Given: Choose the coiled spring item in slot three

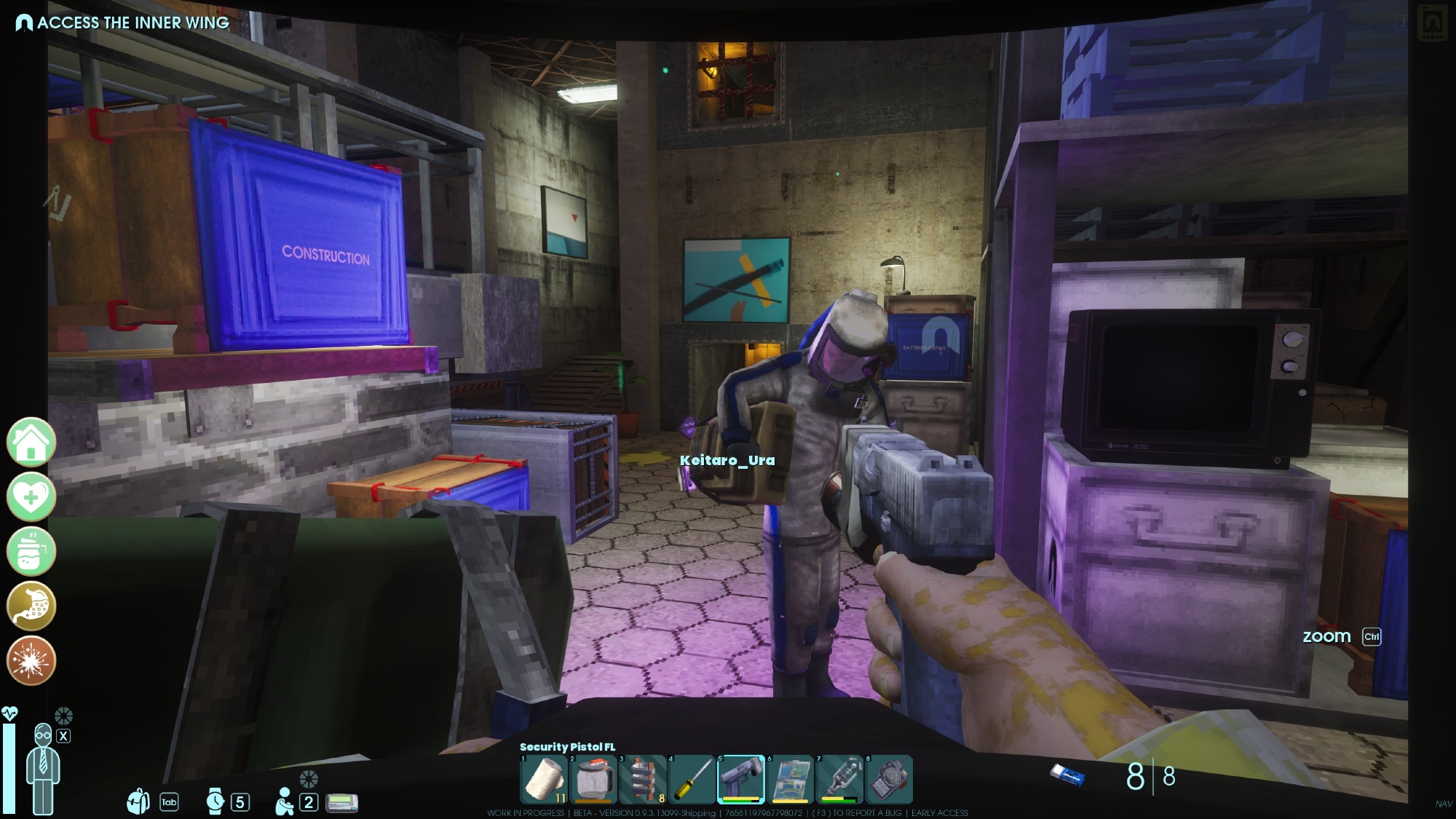Looking at the screenshot, I should pyautogui.click(x=643, y=780).
